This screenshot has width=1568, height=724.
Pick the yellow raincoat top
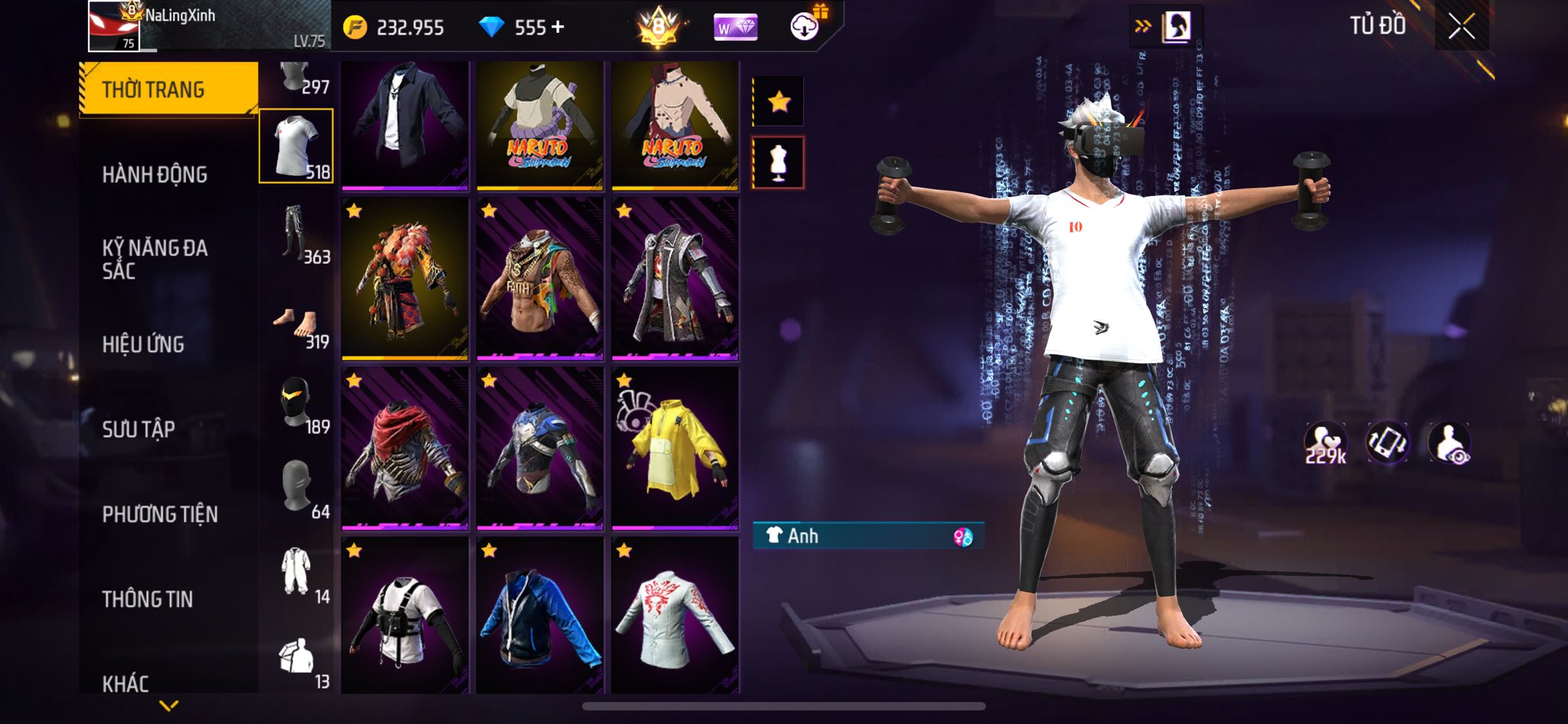675,447
